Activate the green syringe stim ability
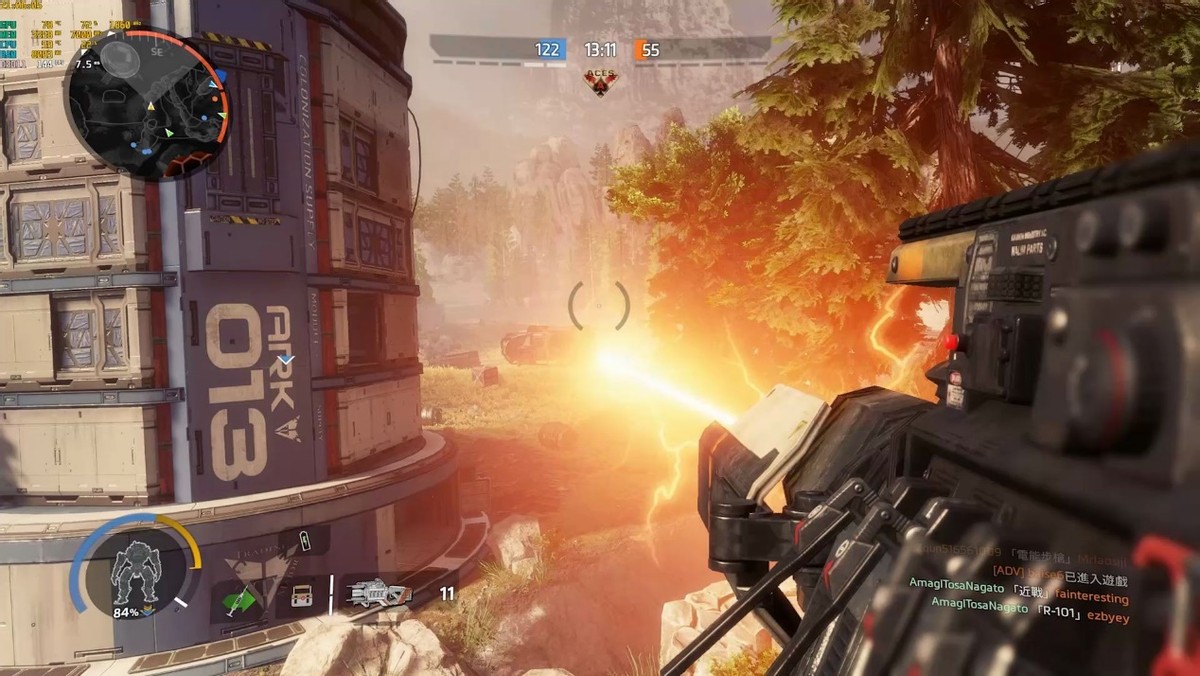The height and width of the screenshot is (676, 1200). pyautogui.click(x=238, y=600)
